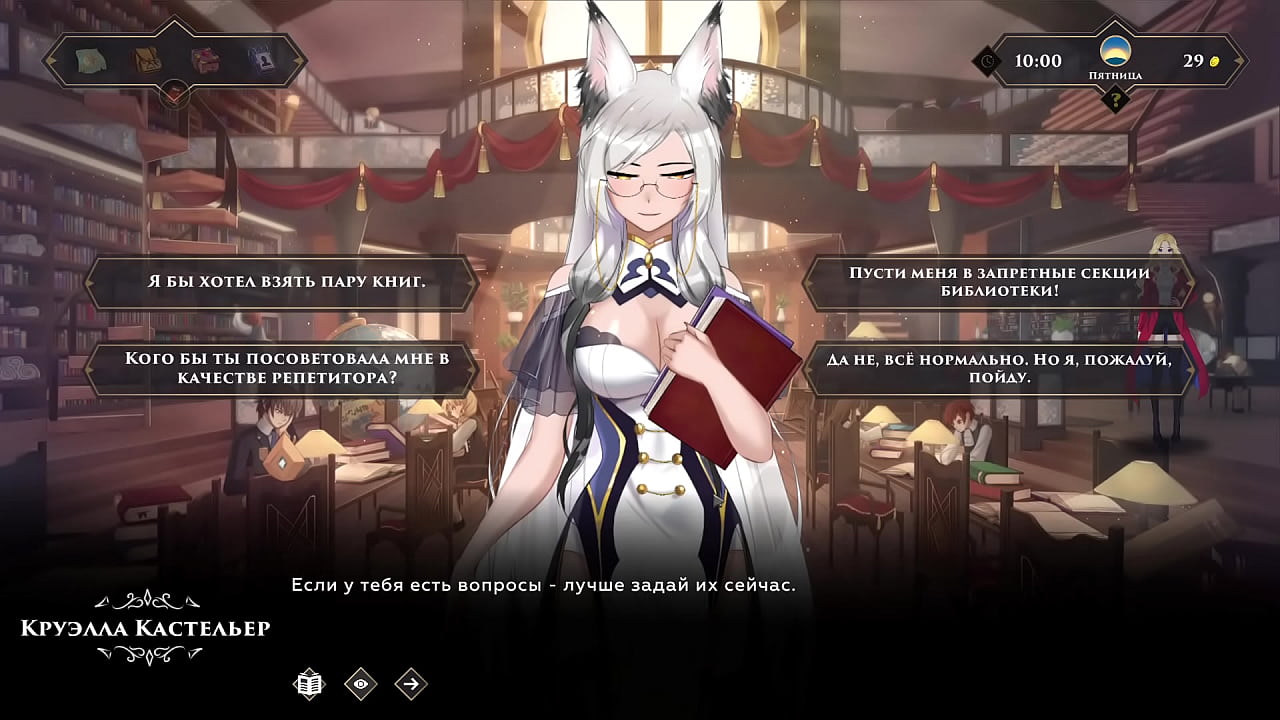Viewport: 1280px width, 720px height.
Task: Select the forbidden library sections reply
Action: (999, 282)
